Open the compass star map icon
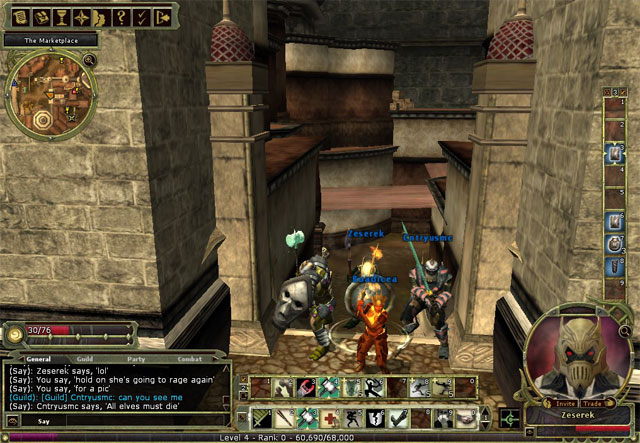This screenshot has height=443, width=640. coord(82,17)
